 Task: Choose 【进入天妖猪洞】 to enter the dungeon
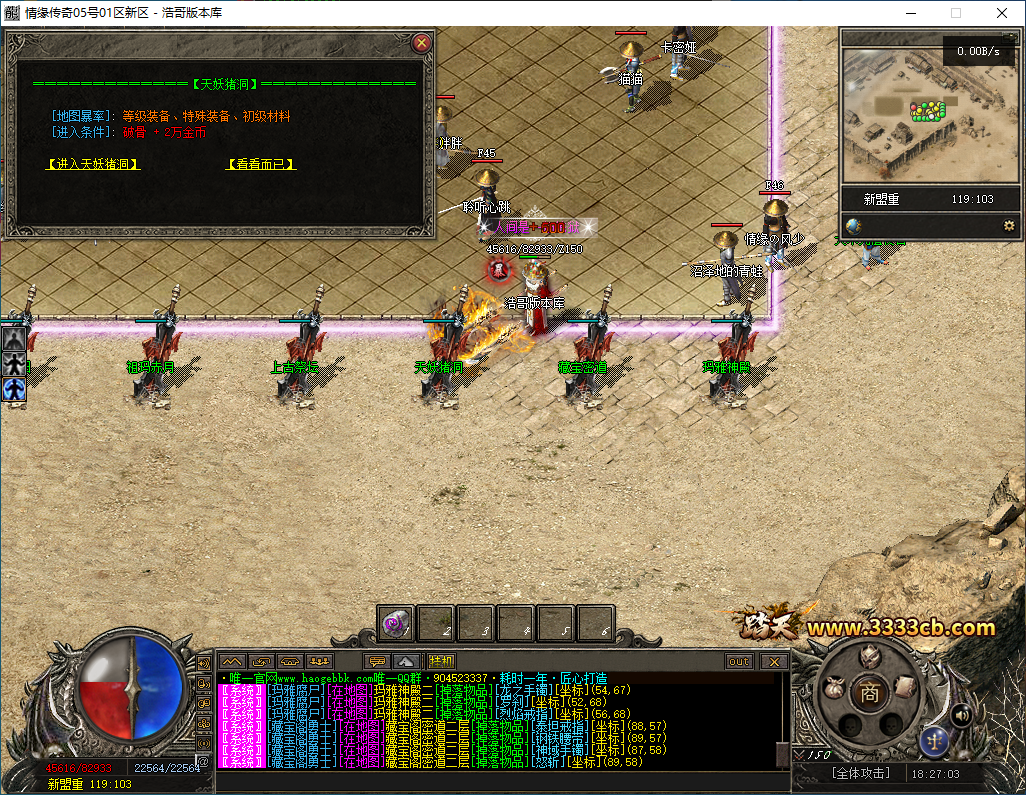[x=93, y=164]
